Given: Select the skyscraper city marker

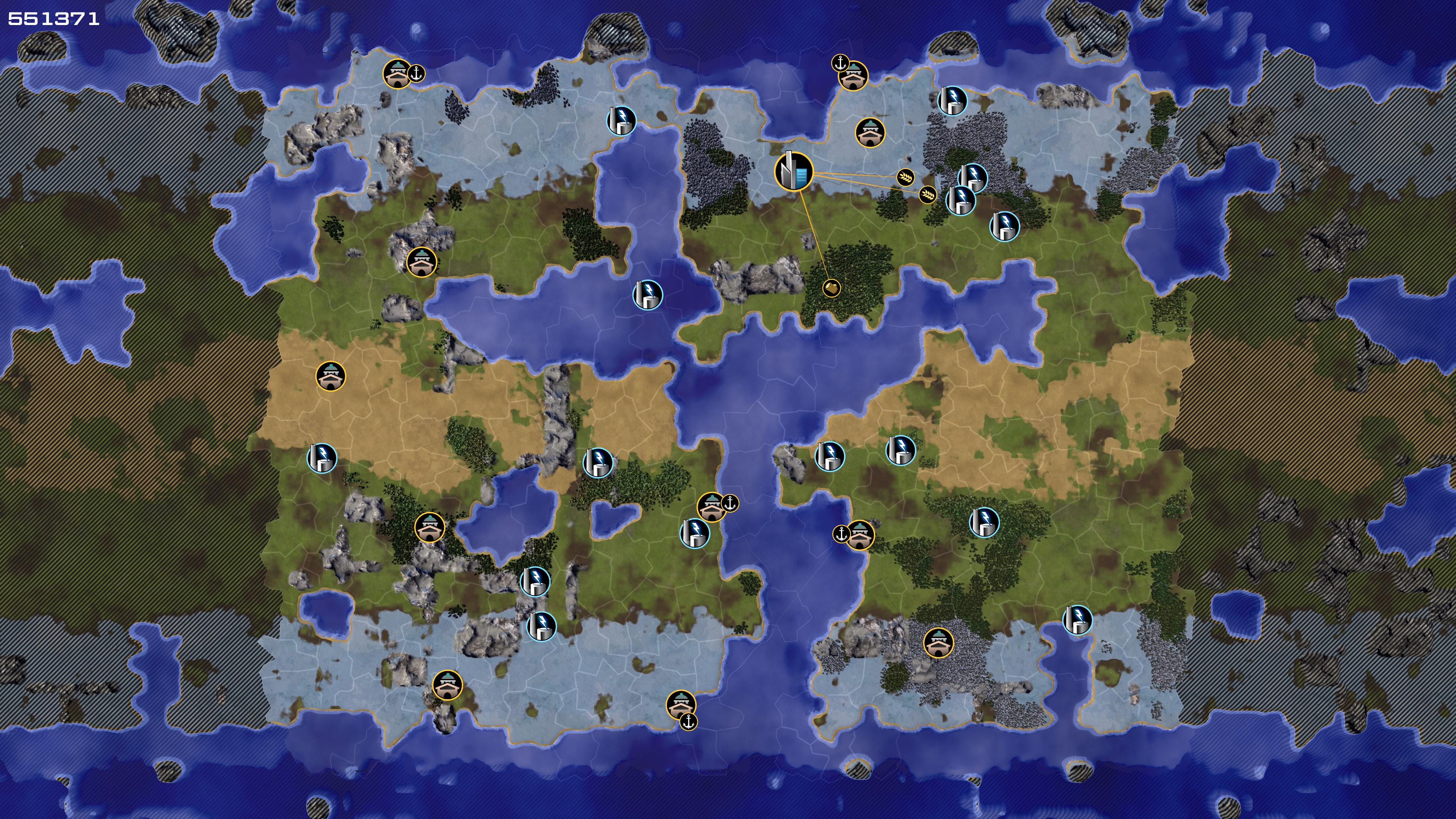Looking at the screenshot, I should point(794,171).
